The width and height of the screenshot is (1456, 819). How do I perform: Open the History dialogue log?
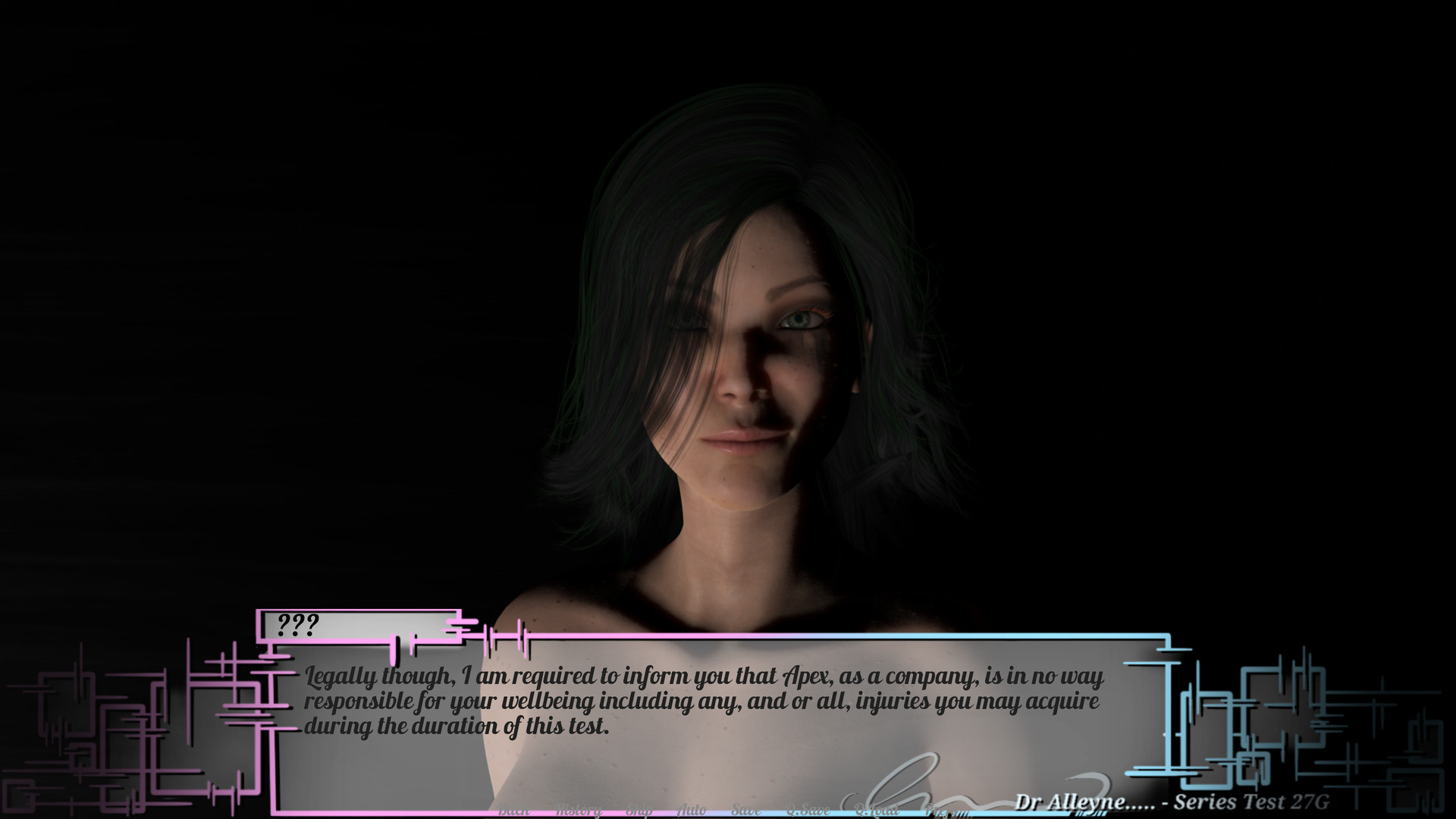(x=579, y=808)
